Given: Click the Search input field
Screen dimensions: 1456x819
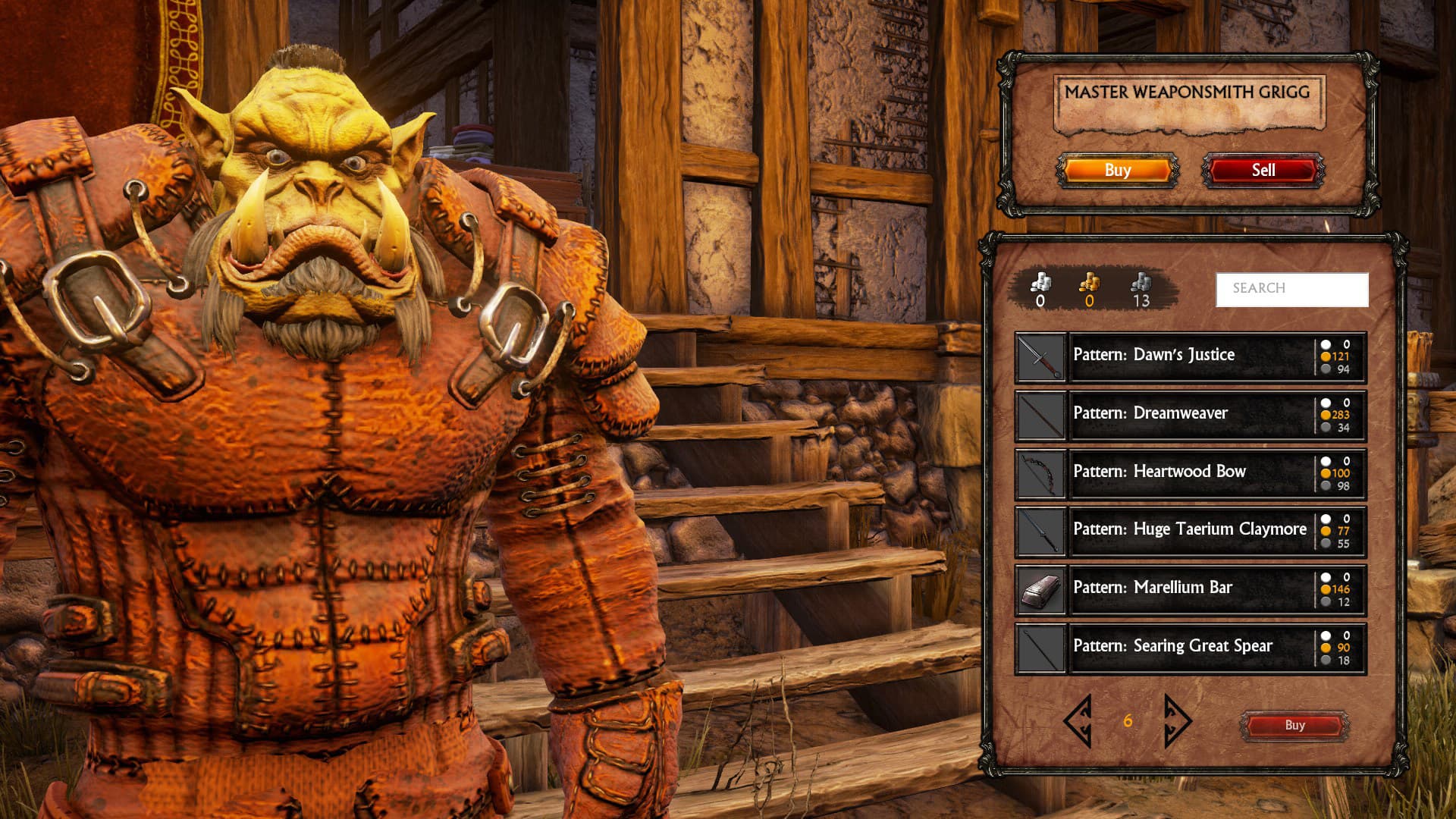Looking at the screenshot, I should [x=1293, y=288].
